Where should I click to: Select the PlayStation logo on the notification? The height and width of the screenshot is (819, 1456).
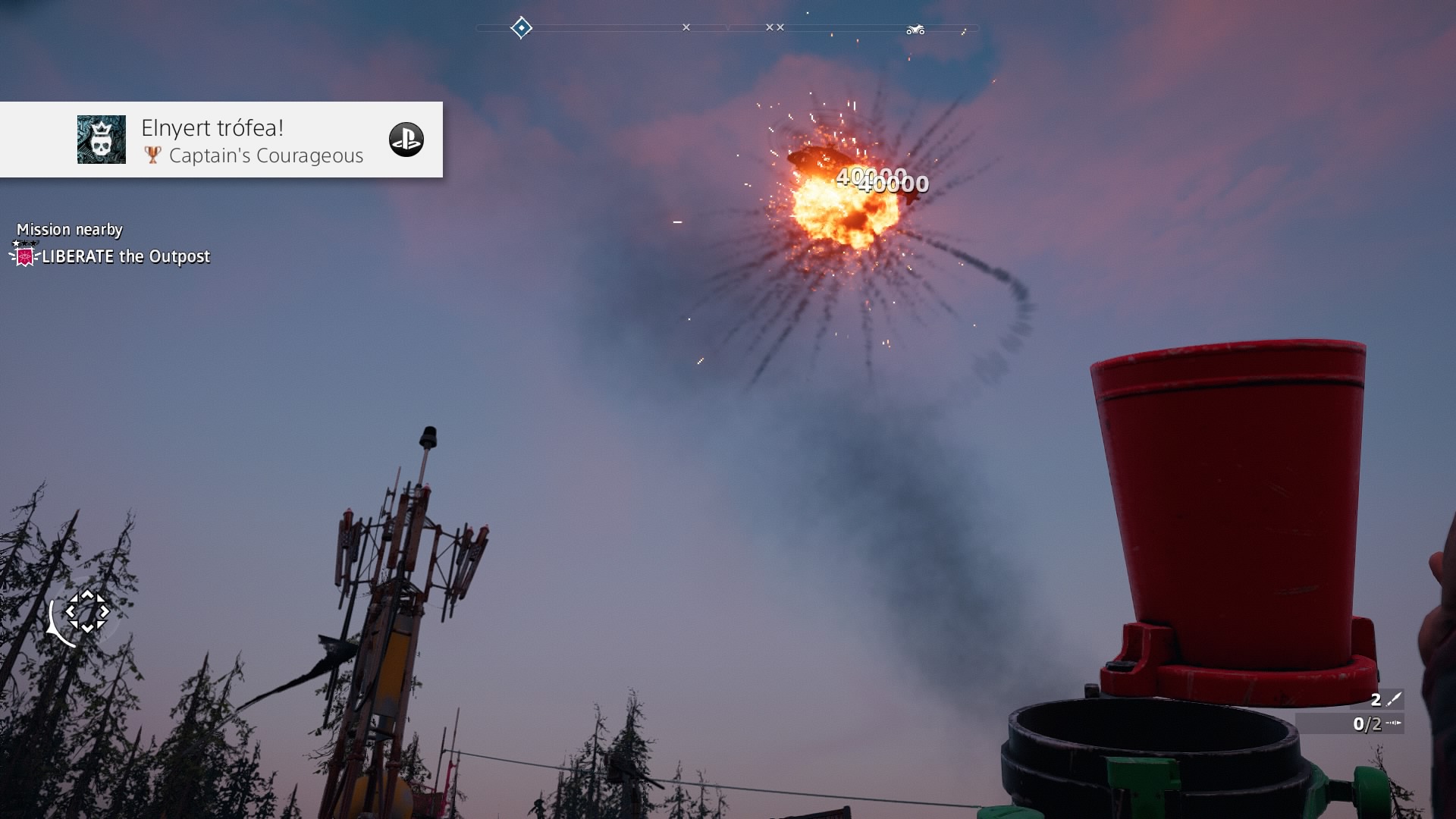tap(406, 140)
